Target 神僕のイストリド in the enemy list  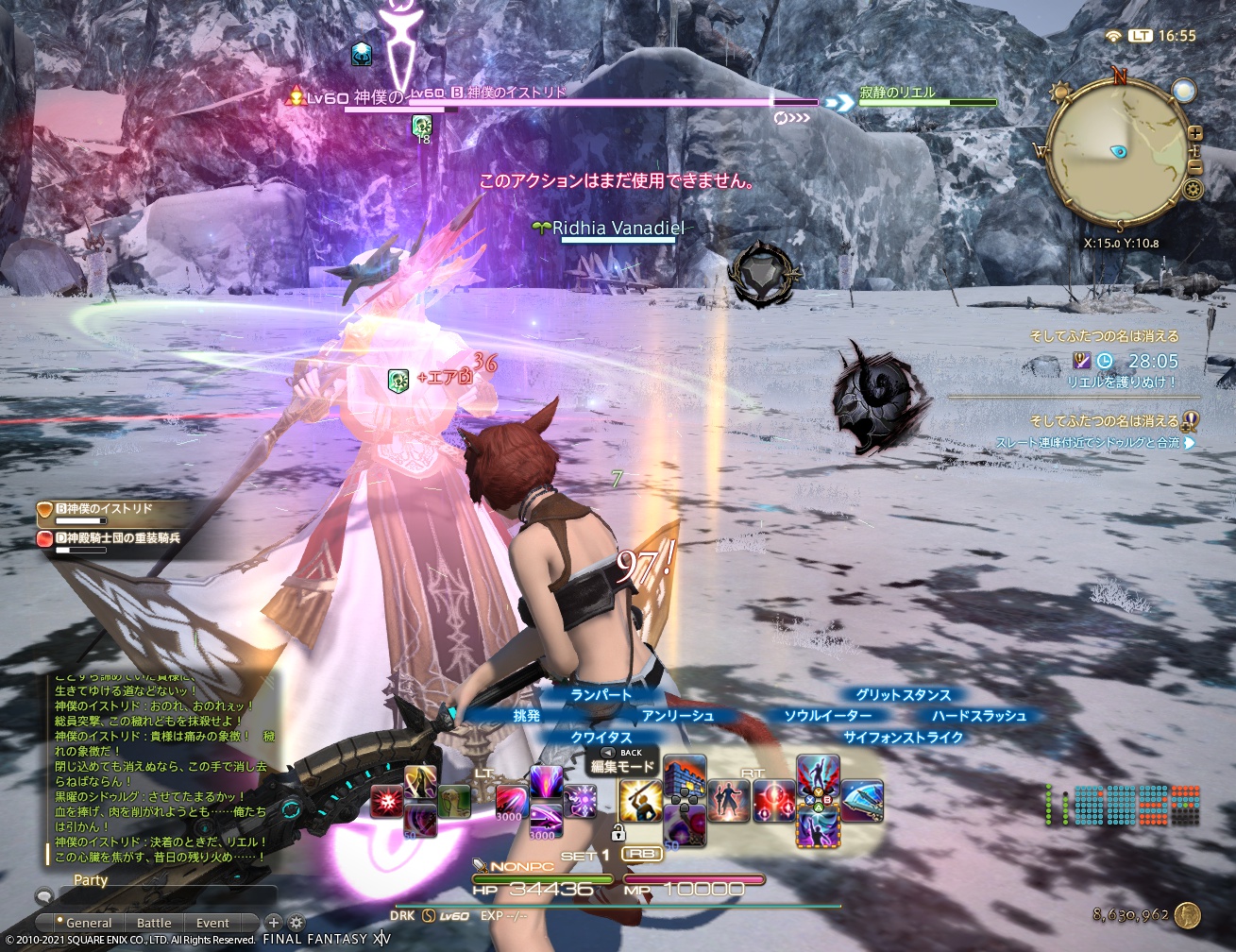102,509
